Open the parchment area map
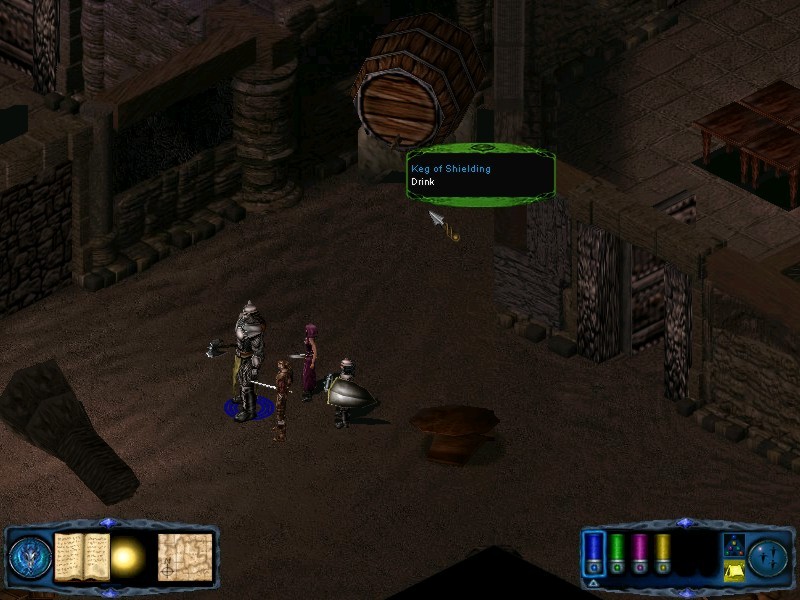 coord(184,555)
